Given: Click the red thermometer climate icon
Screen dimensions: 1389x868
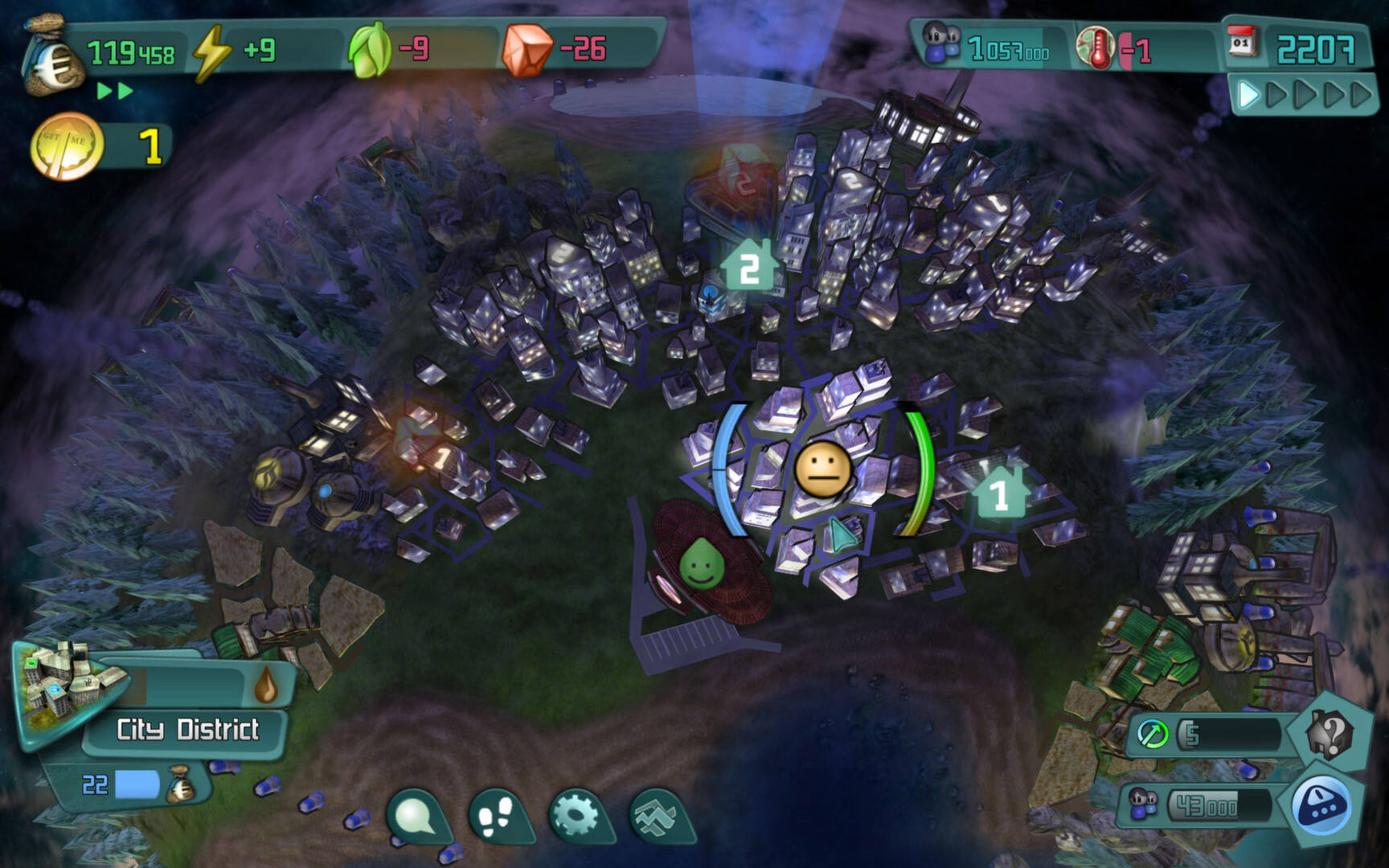Looking at the screenshot, I should (1096, 48).
